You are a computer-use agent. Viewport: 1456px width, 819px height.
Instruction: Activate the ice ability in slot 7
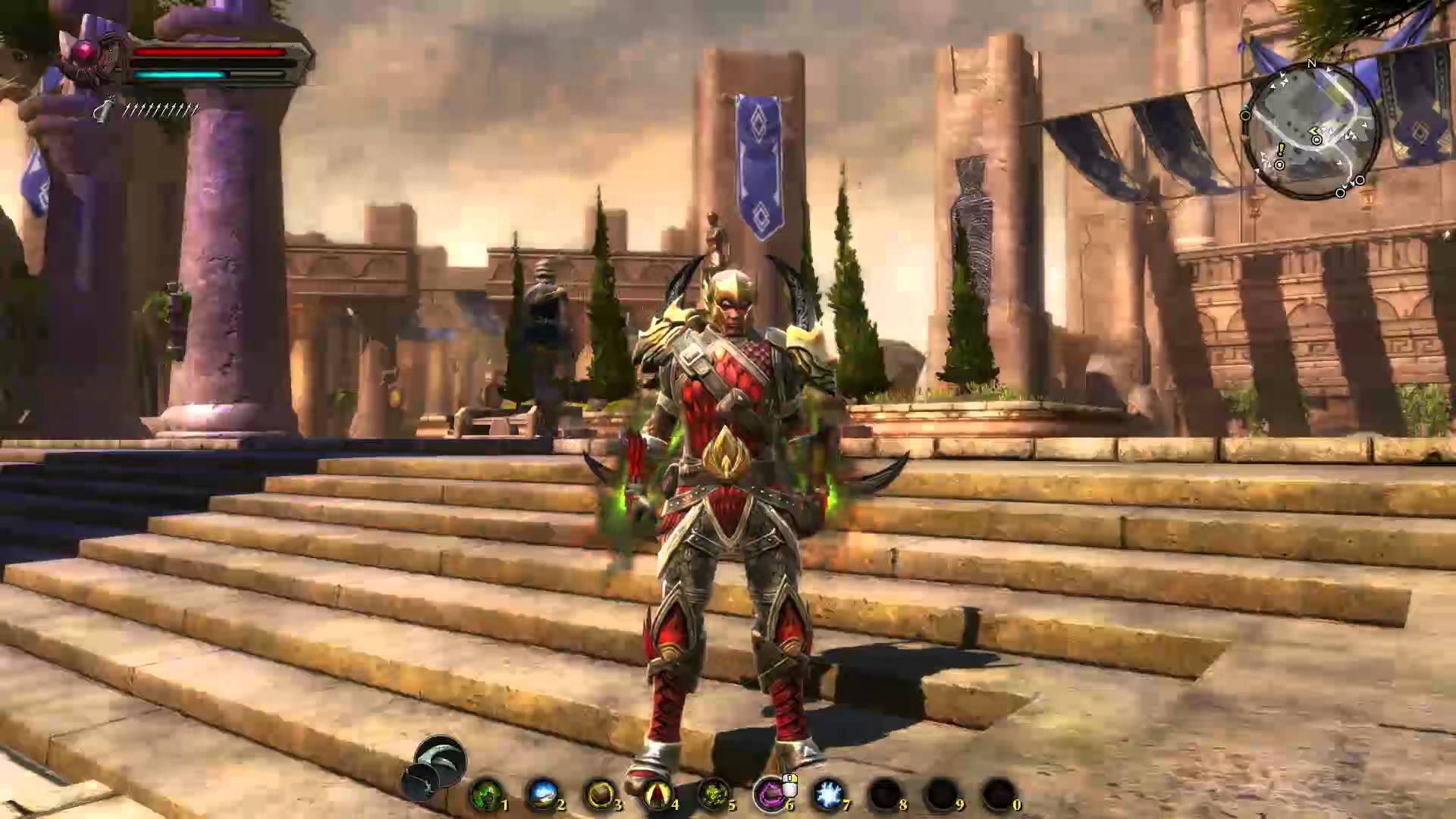point(827,794)
